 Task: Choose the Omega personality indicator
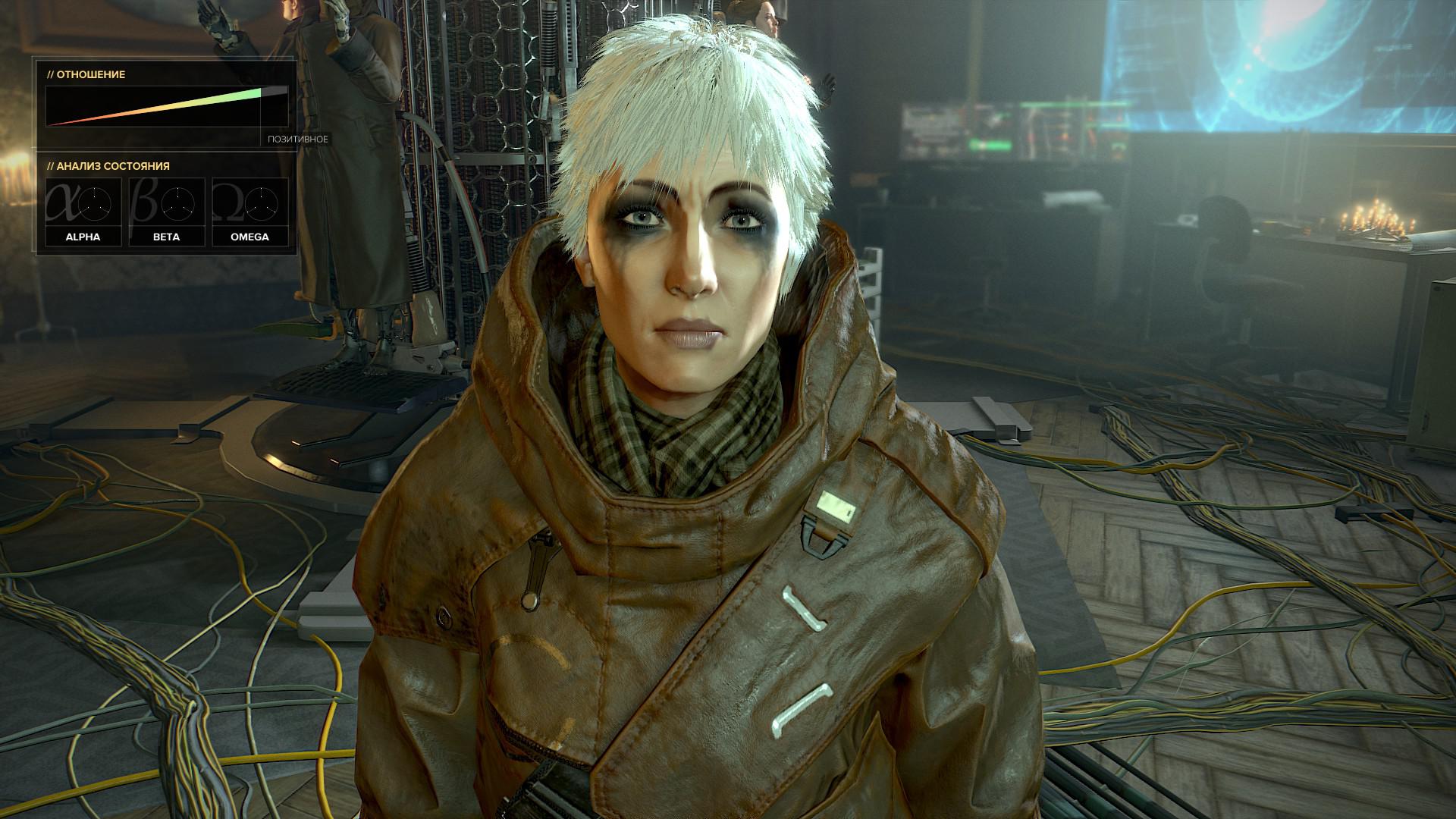[249, 212]
